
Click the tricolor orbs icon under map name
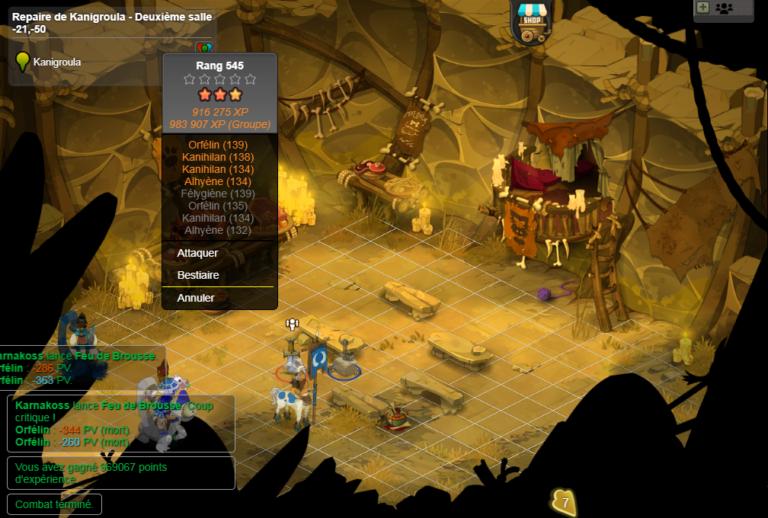204,47
